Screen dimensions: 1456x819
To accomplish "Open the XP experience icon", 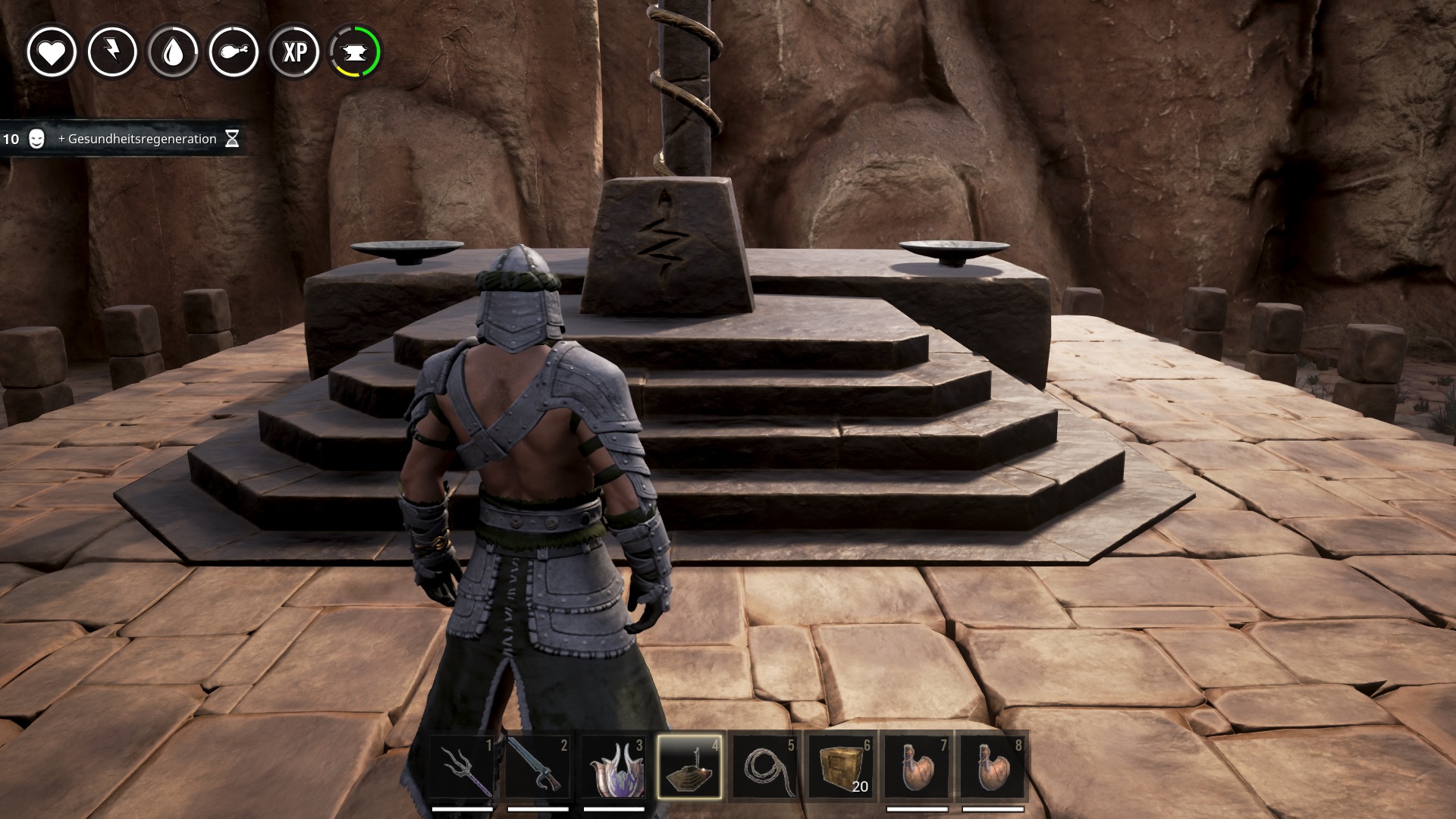I will (294, 52).
